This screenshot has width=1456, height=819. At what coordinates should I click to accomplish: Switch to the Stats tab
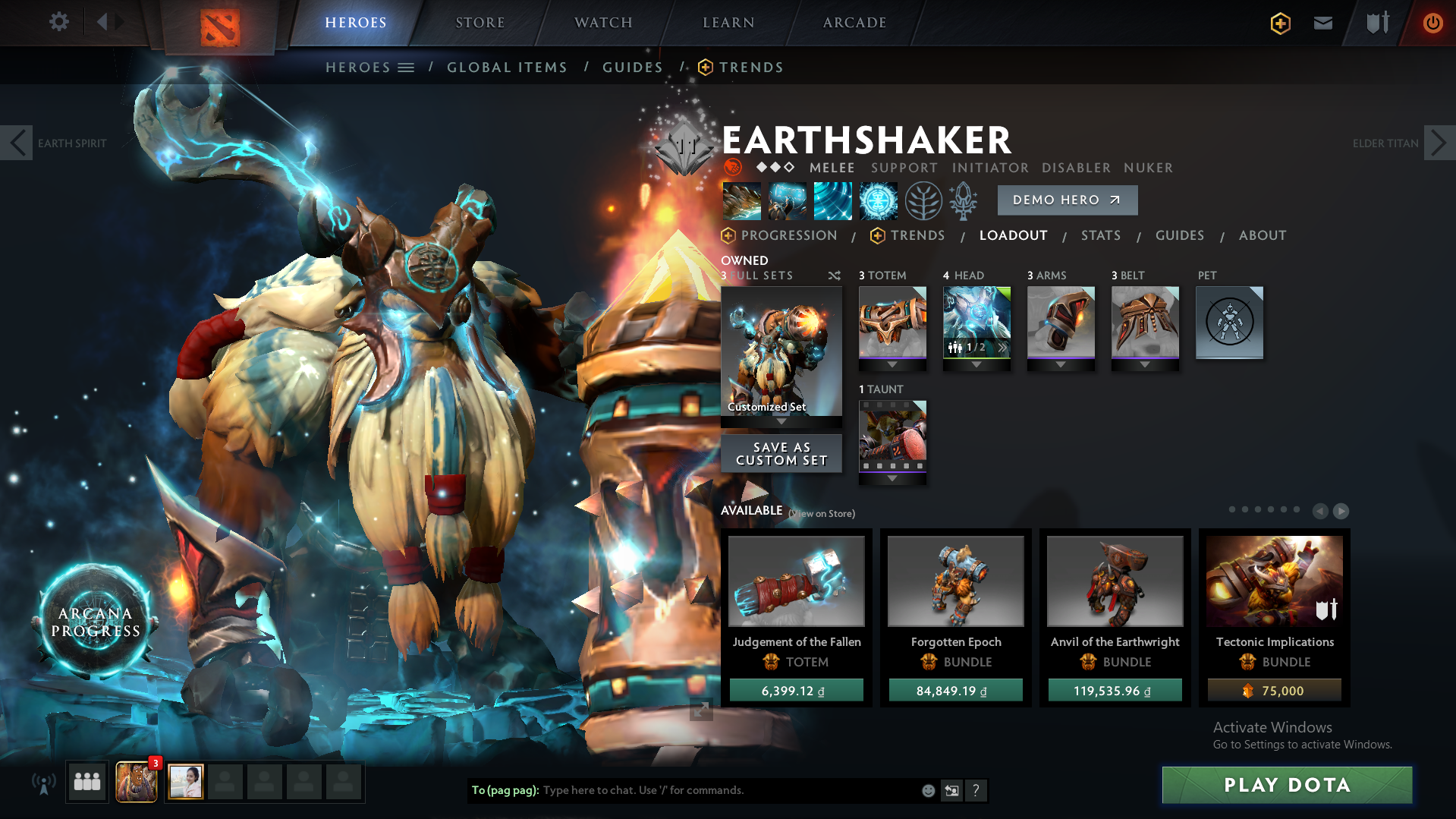coord(1101,235)
